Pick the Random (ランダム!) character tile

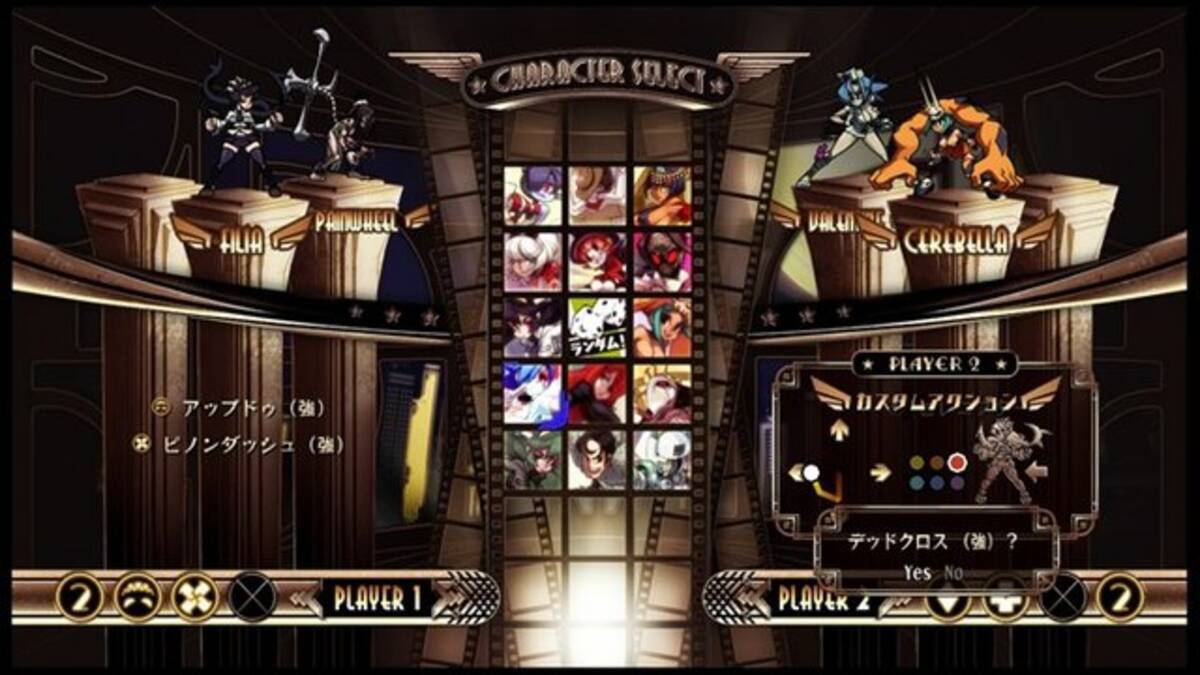pos(597,328)
